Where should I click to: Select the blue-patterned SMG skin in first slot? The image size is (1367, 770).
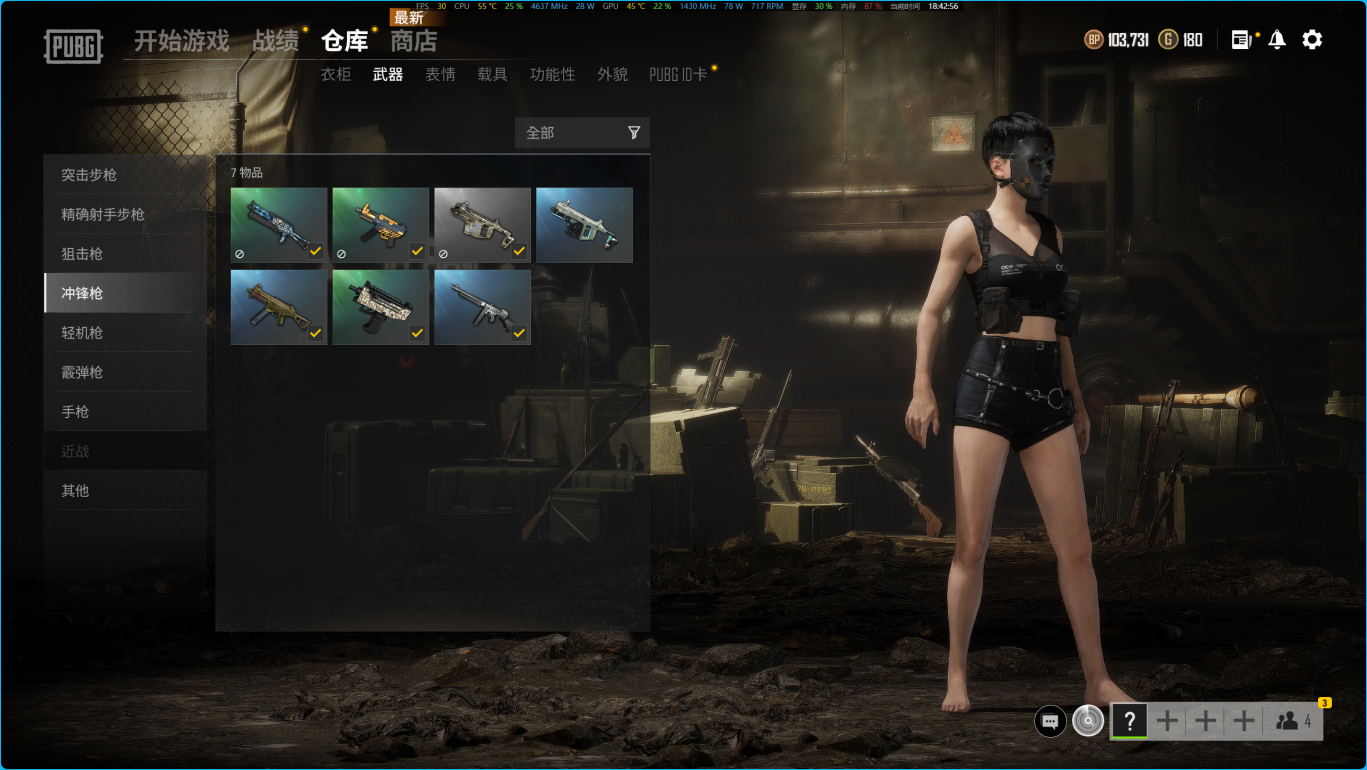[x=279, y=225]
